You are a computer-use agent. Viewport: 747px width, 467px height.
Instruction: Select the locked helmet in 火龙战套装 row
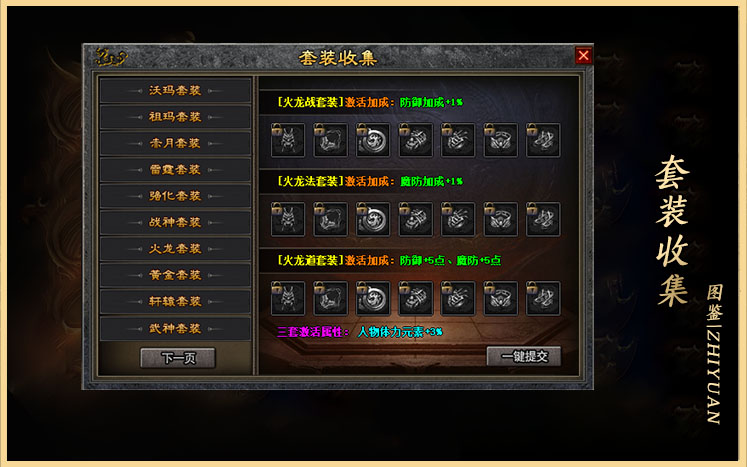coord(287,140)
